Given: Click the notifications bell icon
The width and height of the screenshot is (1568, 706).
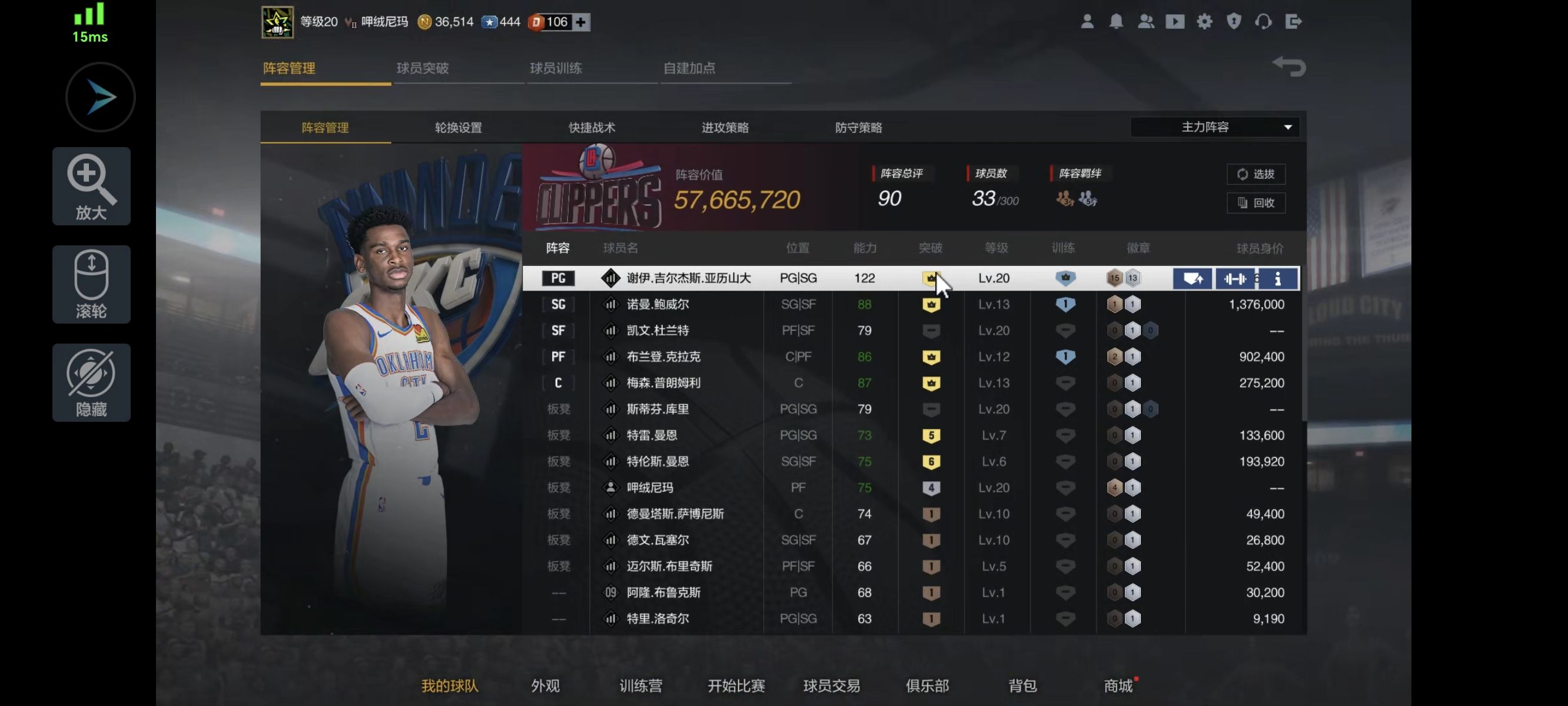Looking at the screenshot, I should 1117,22.
